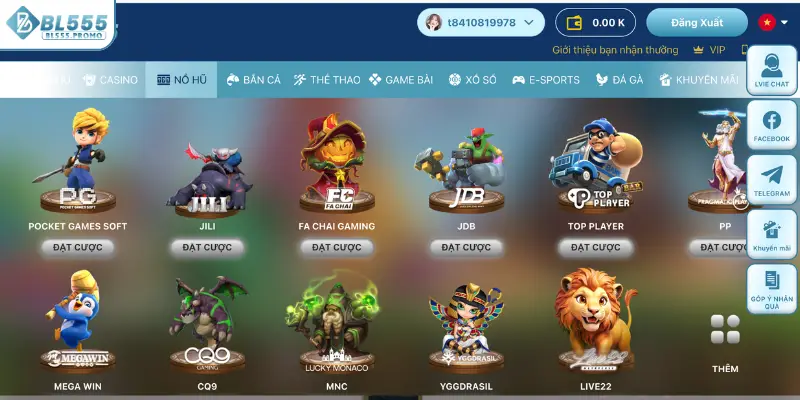Place bet on Pocket Games Soft
Image resolution: width=800 pixels, height=400 pixels.
tap(78, 247)
